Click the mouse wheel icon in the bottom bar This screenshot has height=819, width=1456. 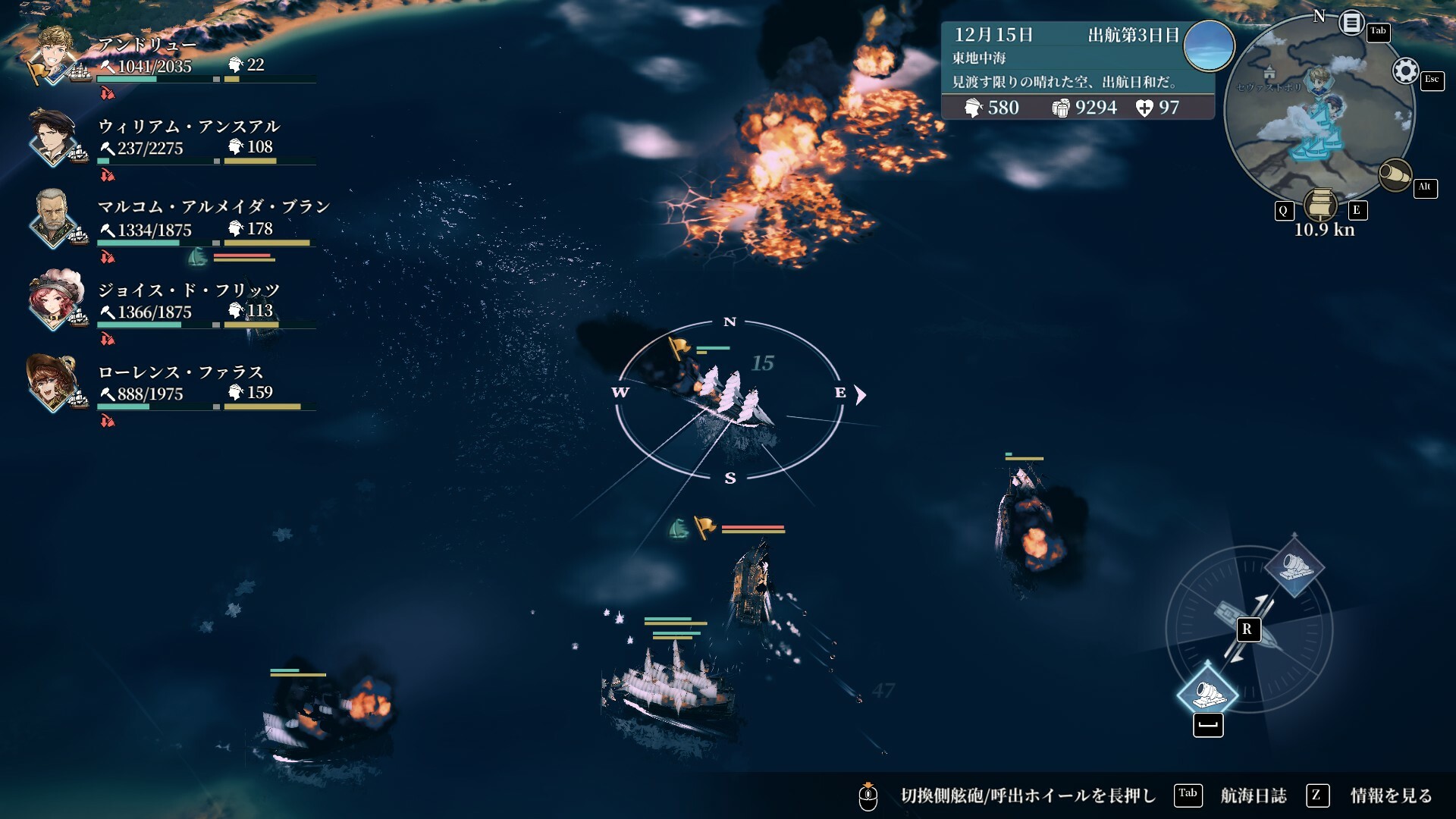pos(868,795)
